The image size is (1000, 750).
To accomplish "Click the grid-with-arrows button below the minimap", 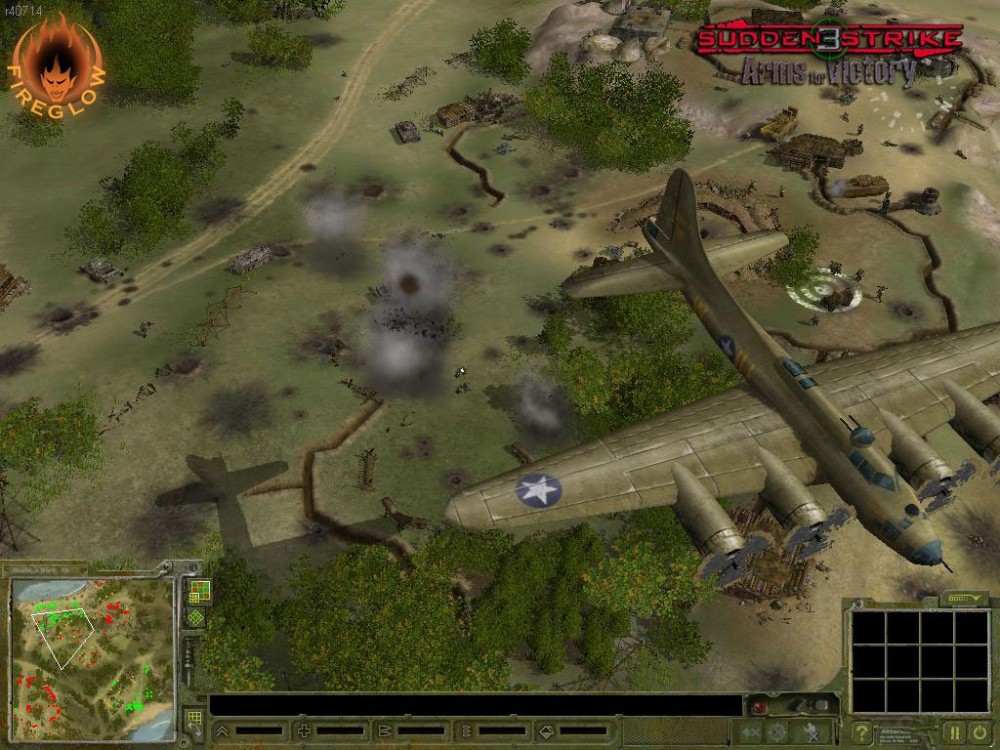I will click(195, 719).
